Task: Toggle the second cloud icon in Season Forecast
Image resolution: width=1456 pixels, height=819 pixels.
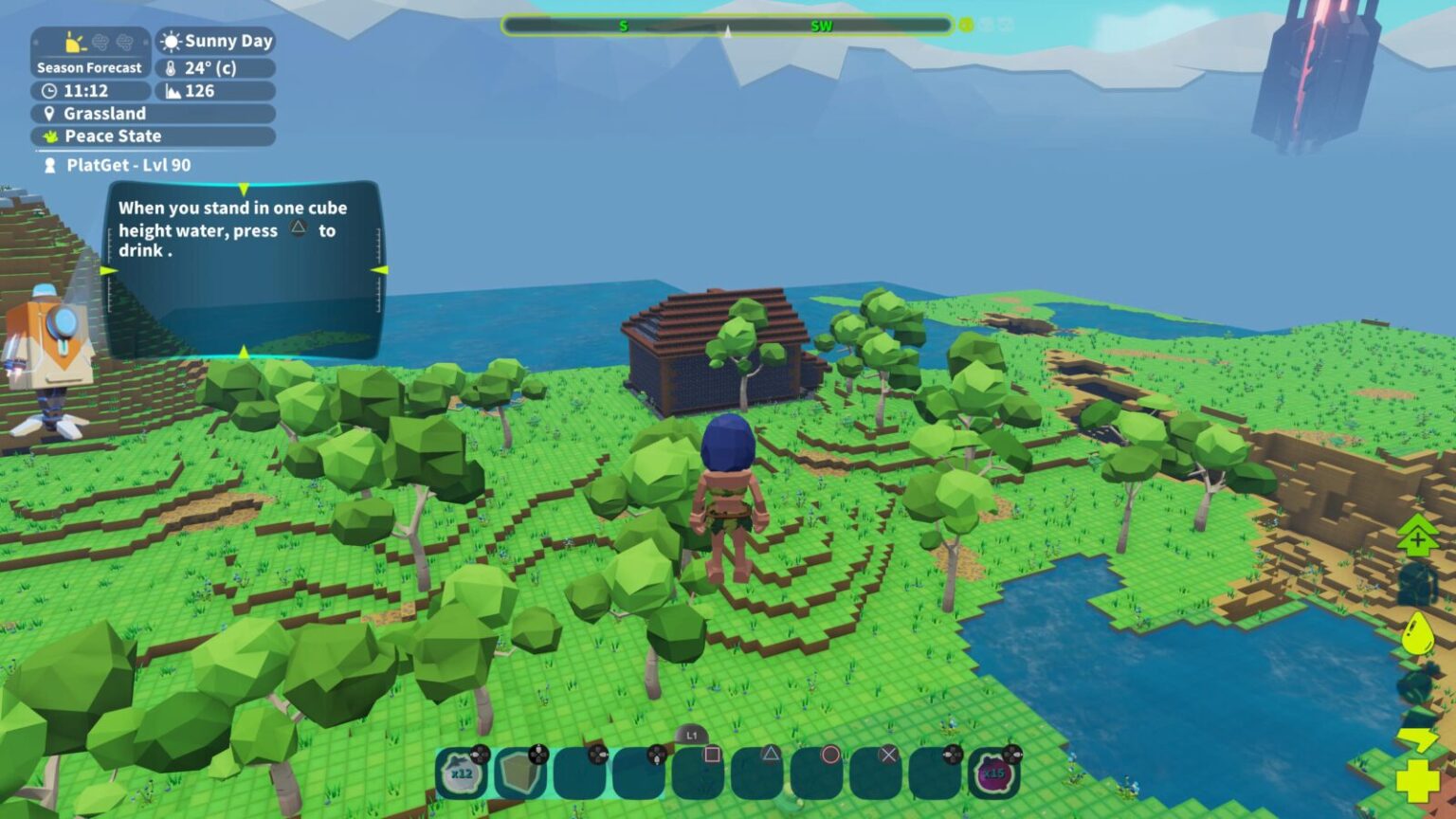Action: 123,39
